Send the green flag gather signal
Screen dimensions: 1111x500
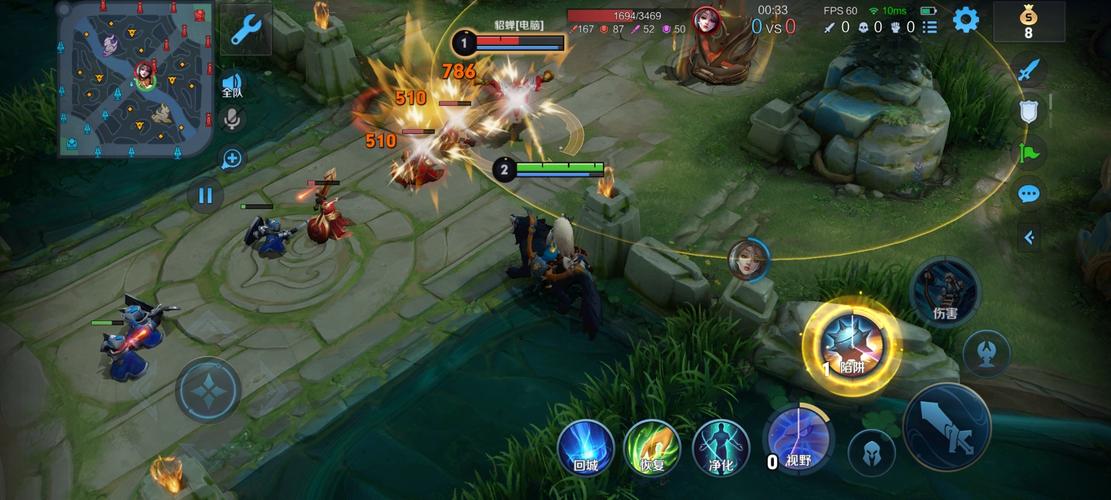click(1029, 152)
